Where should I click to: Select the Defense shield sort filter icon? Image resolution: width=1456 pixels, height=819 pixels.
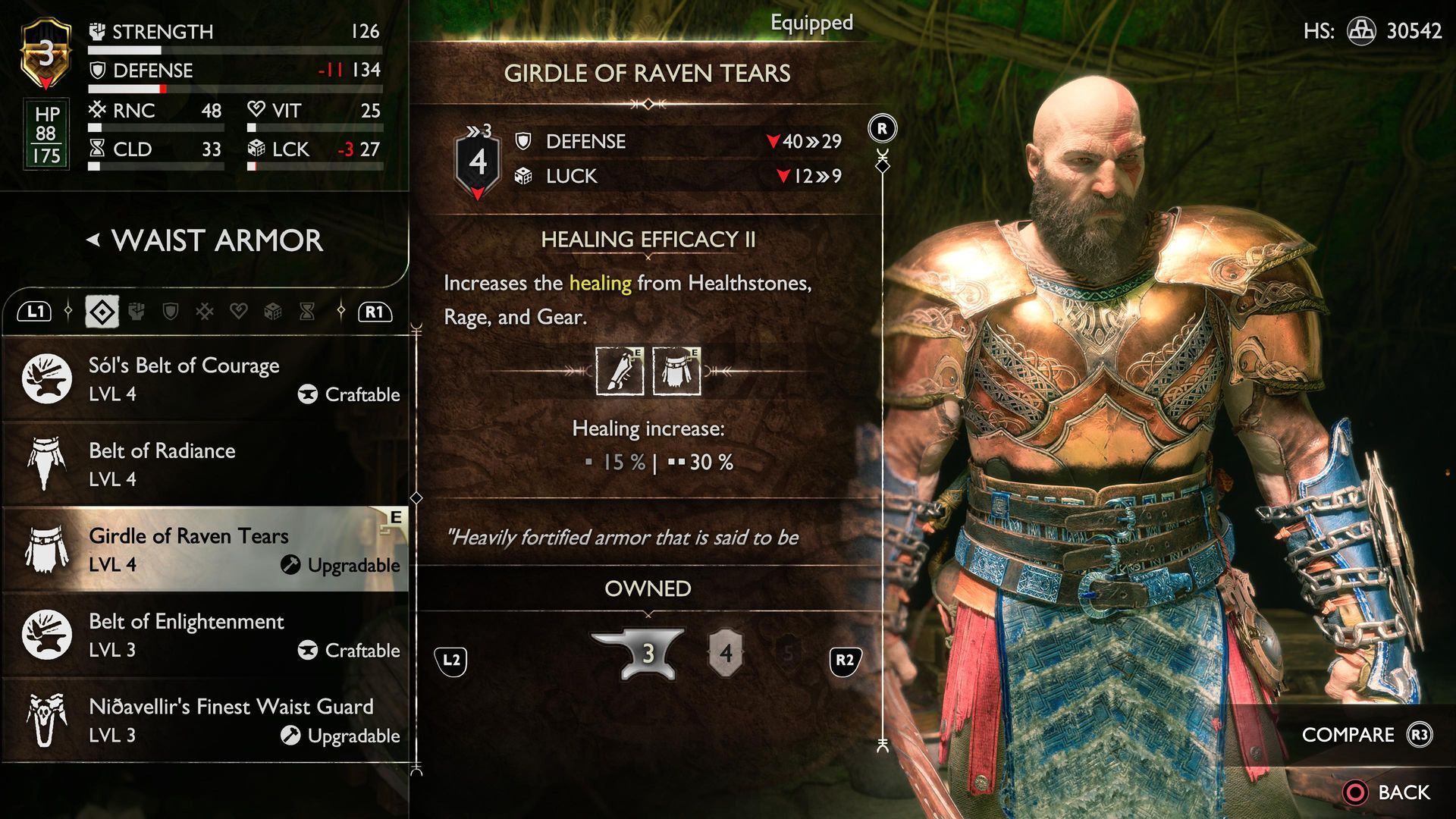pyautogui.click(x=170, y=311)
